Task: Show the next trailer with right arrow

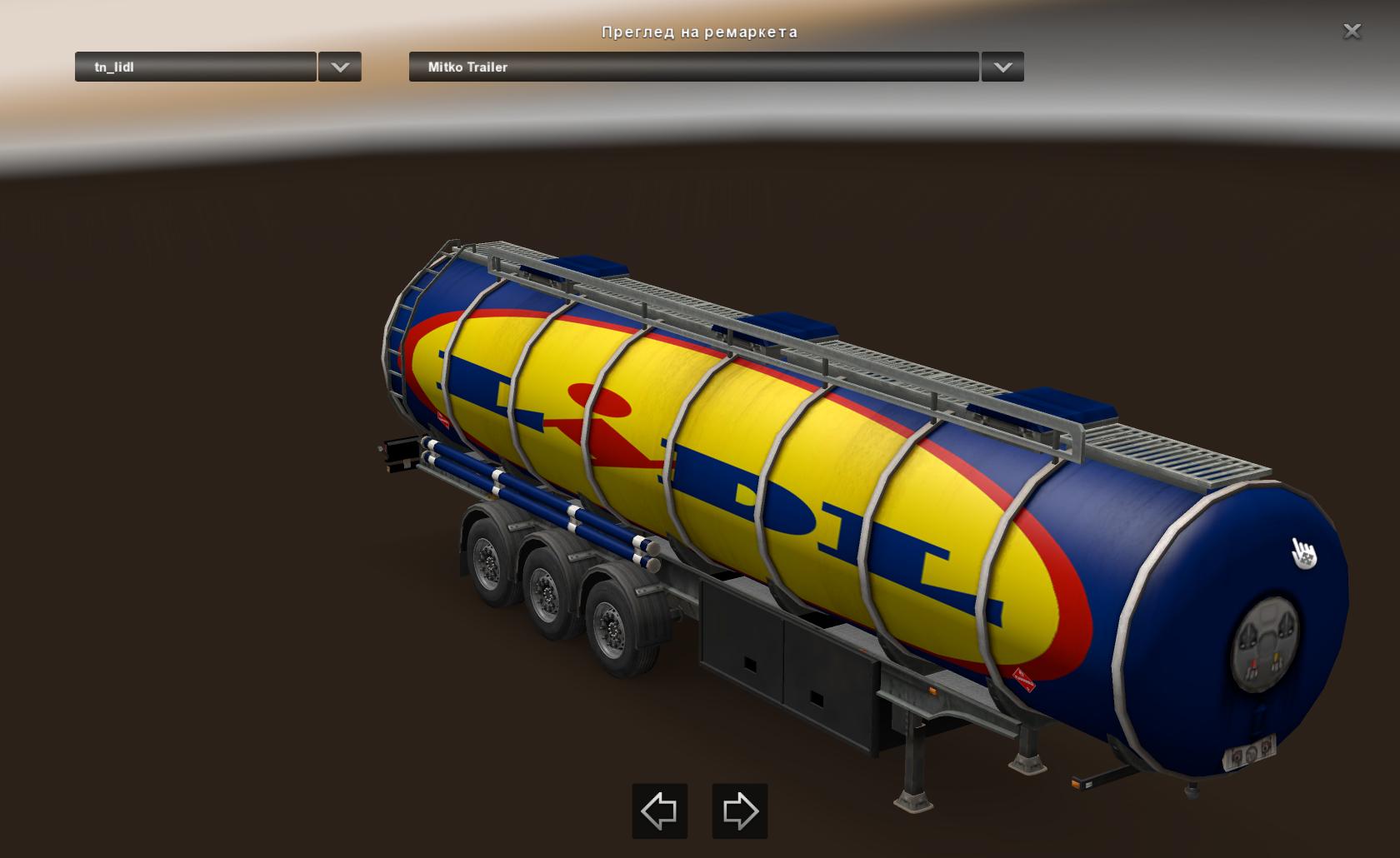Action: tap(739, 811)
